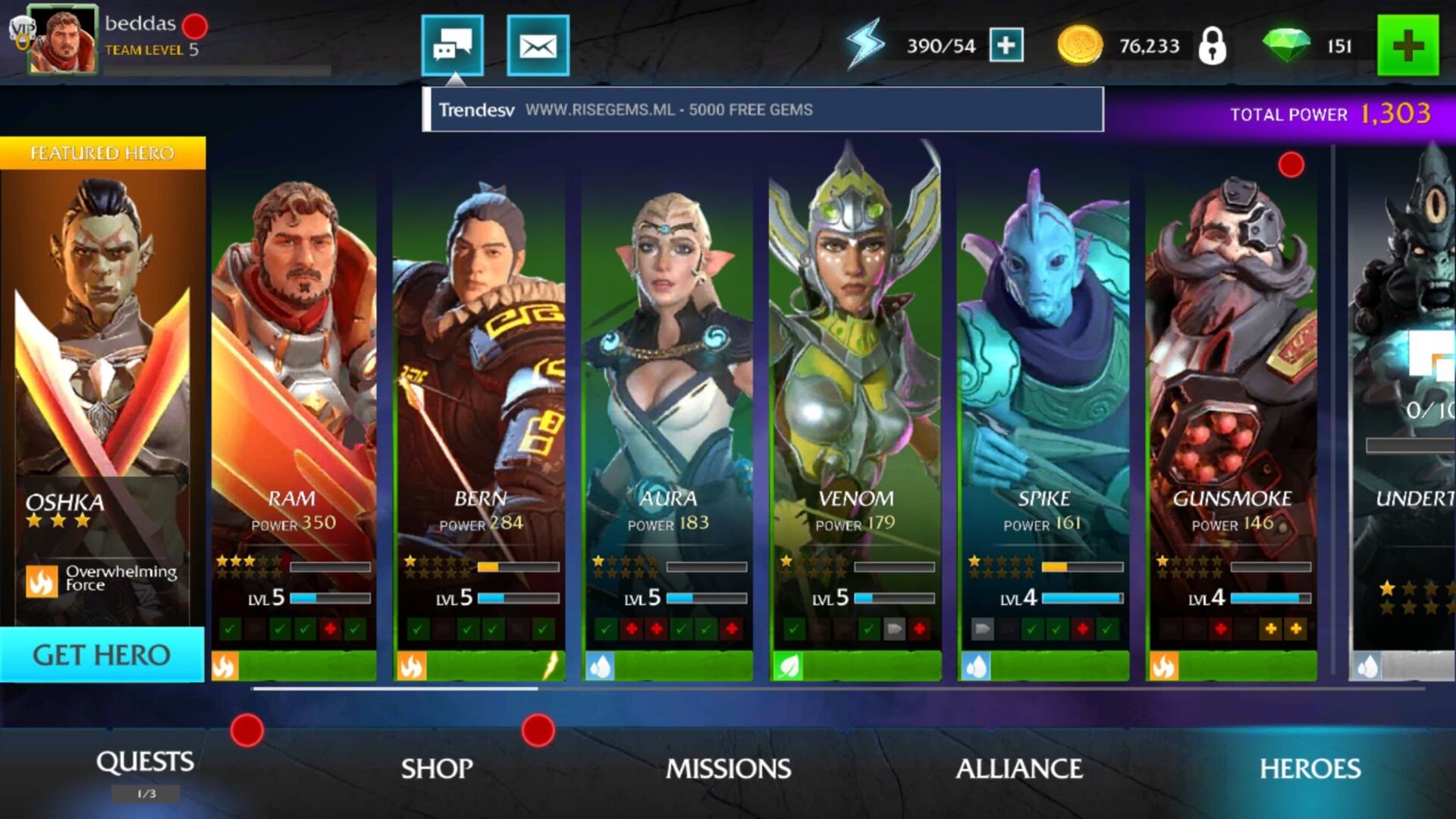
Task: Add energy with the blue plus button
Action: pyautogui.click(x=1006, y=45)
